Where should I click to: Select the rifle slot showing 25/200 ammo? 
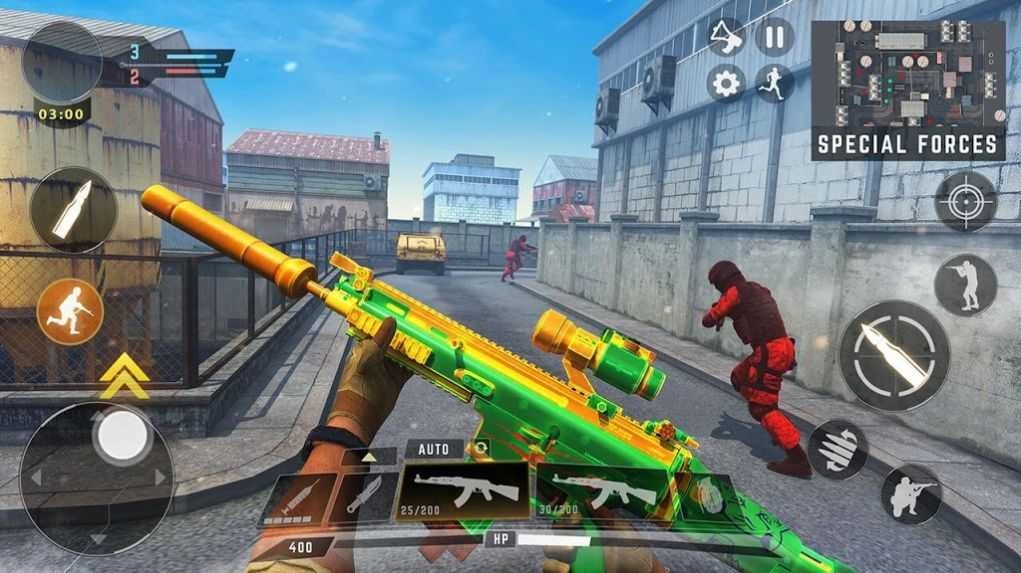tap(463, 493)
